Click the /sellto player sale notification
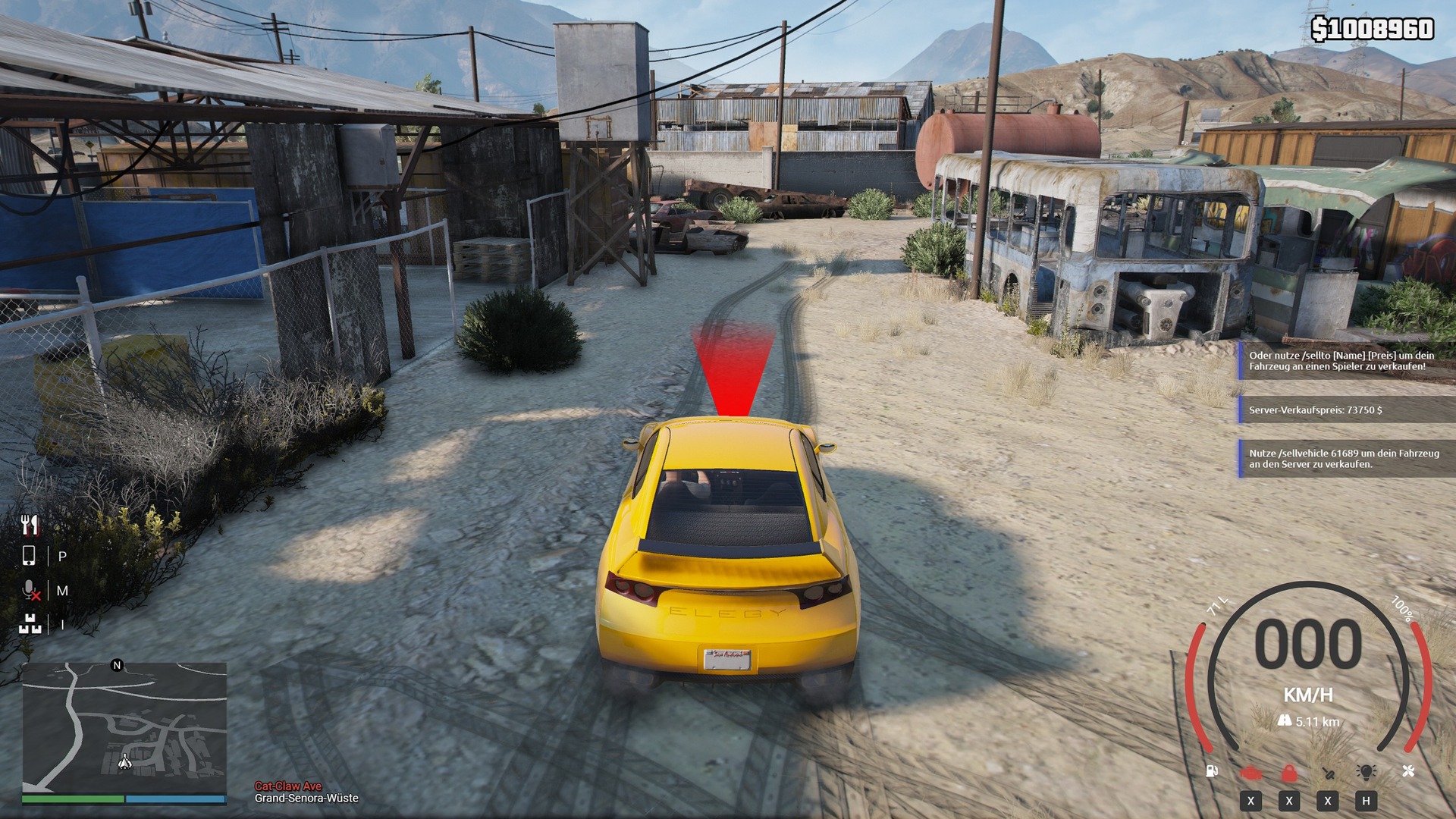Viewport: 1456px width, 819px height. click(x=1346, y=361)
